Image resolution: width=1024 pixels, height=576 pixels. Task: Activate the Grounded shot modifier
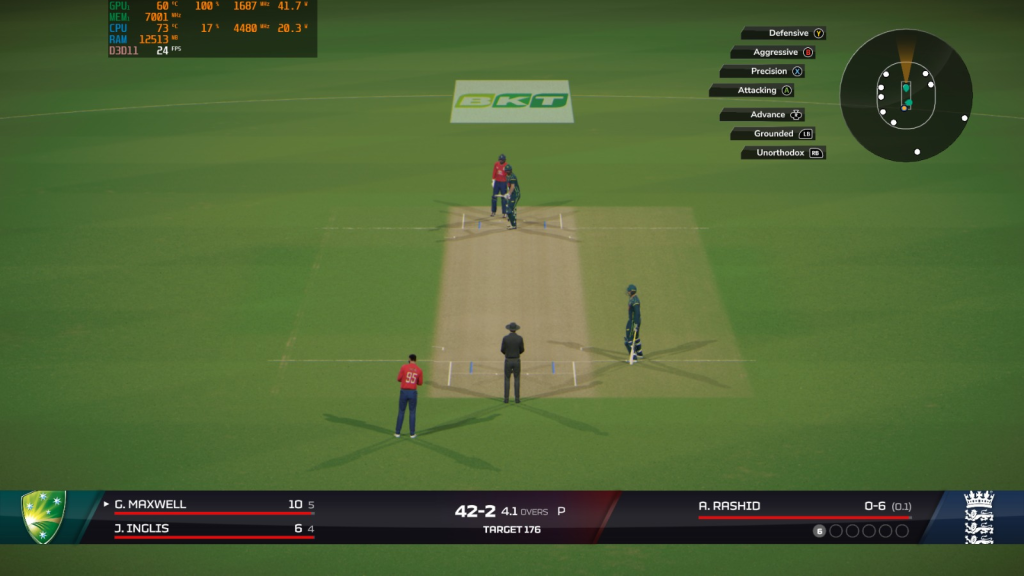(774, 133)
